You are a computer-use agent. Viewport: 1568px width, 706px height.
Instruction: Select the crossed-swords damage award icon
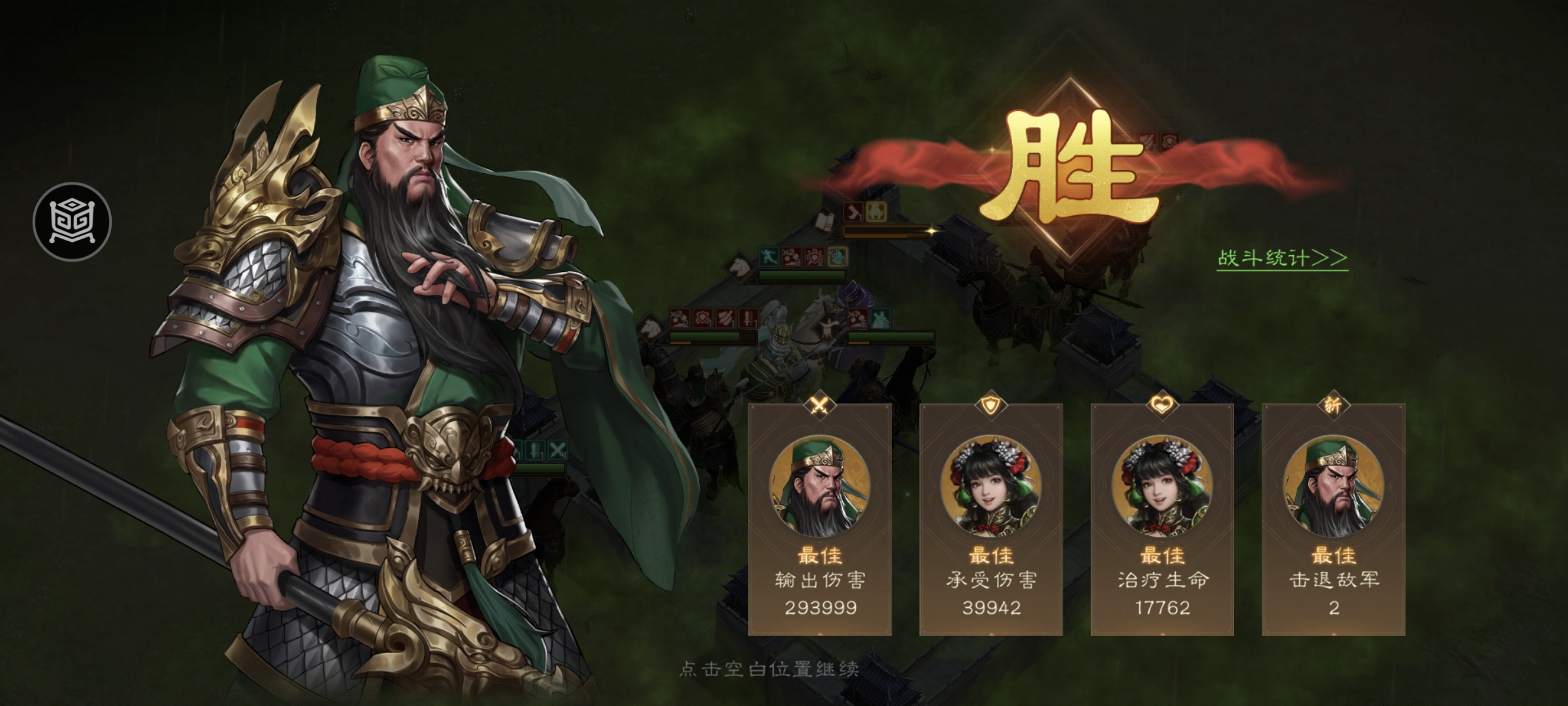821,407
